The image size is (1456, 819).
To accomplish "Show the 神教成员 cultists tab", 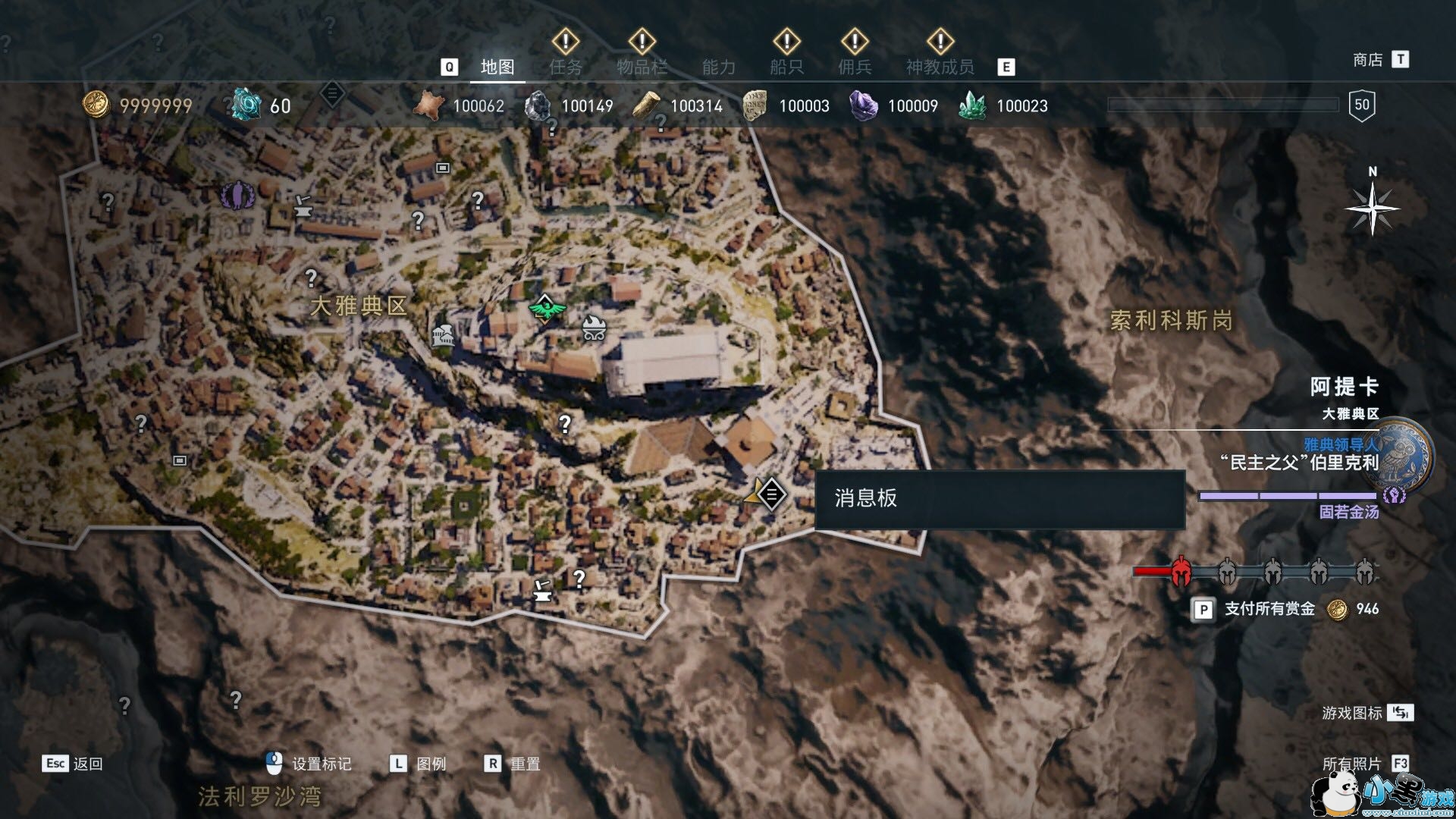I will [x=940, y=67].
